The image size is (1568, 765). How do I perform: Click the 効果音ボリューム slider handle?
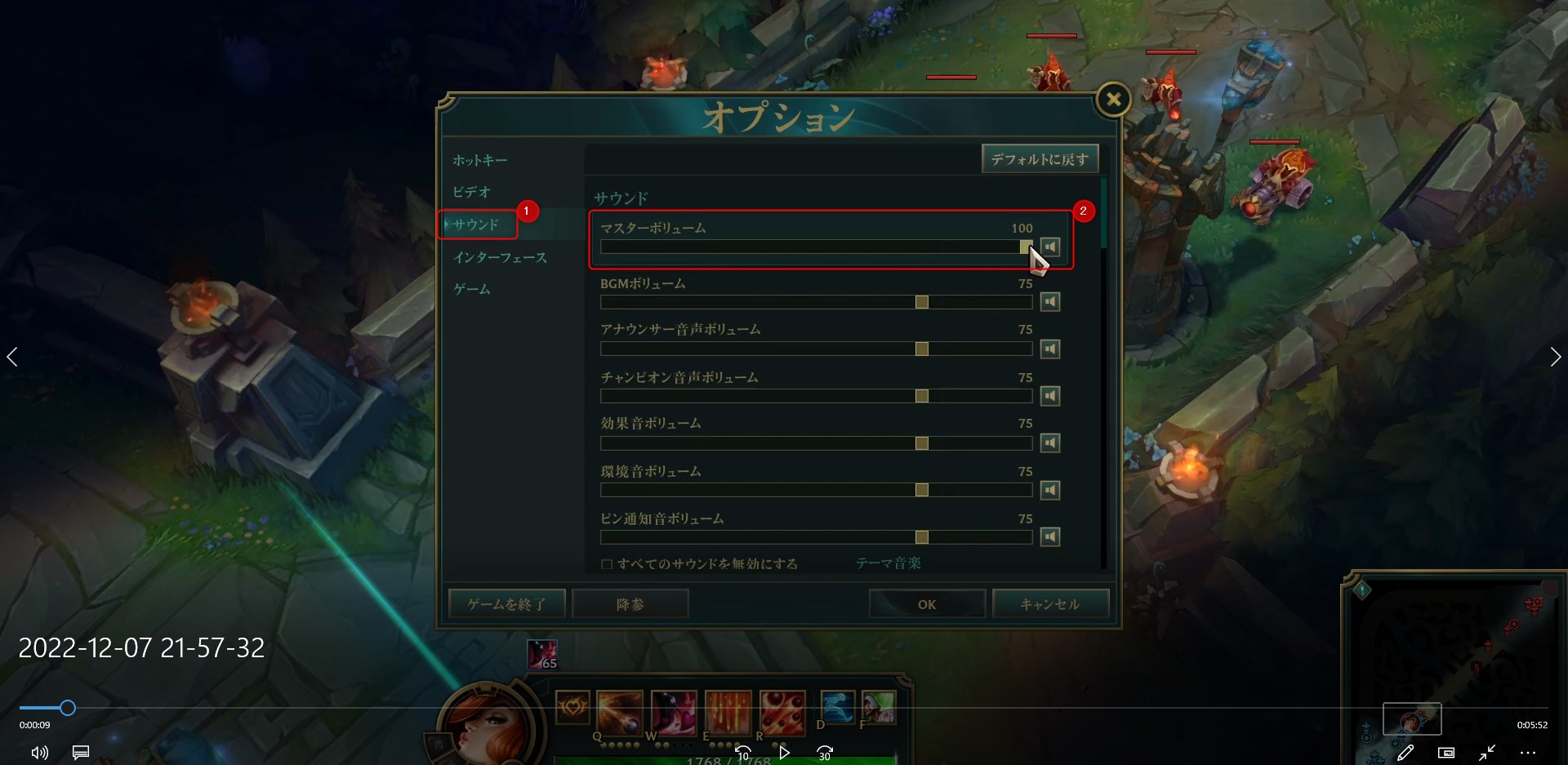click(x=921, y=443)
